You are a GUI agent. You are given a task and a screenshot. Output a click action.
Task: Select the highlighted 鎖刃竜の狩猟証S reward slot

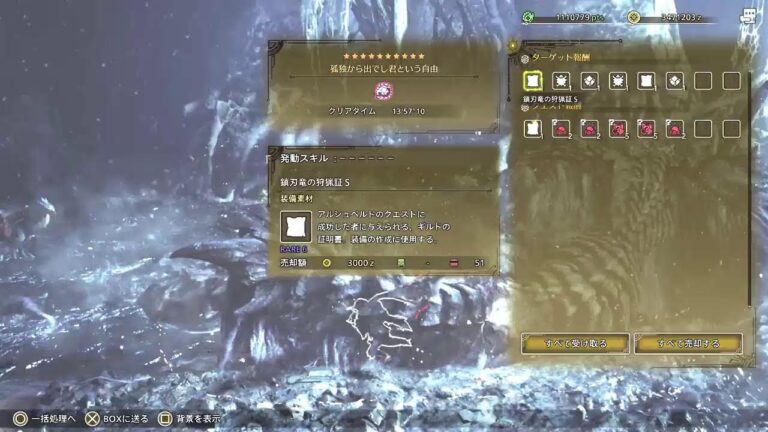tap(533, 81)
